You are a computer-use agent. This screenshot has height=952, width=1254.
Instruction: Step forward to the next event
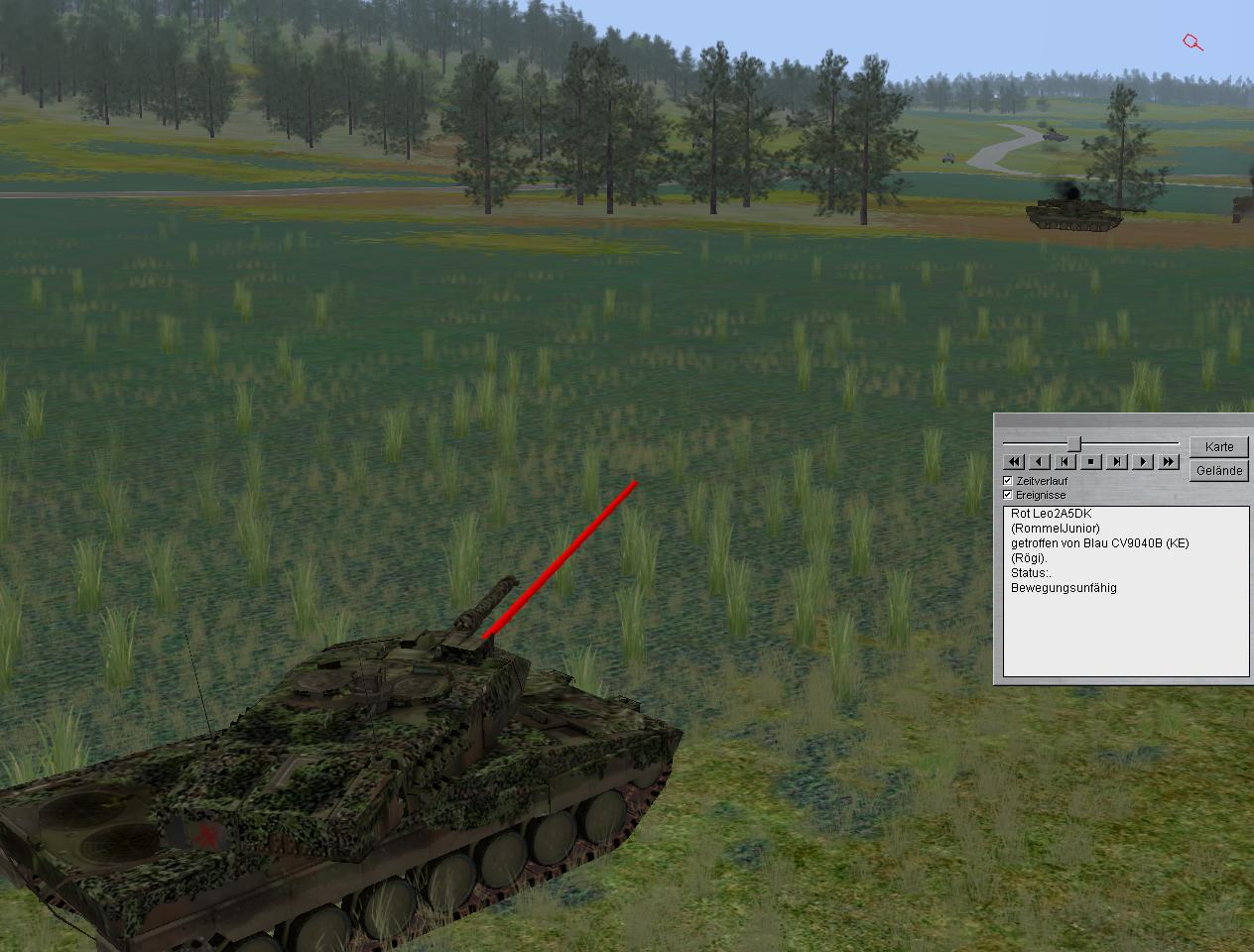(x=1117, y=462)
